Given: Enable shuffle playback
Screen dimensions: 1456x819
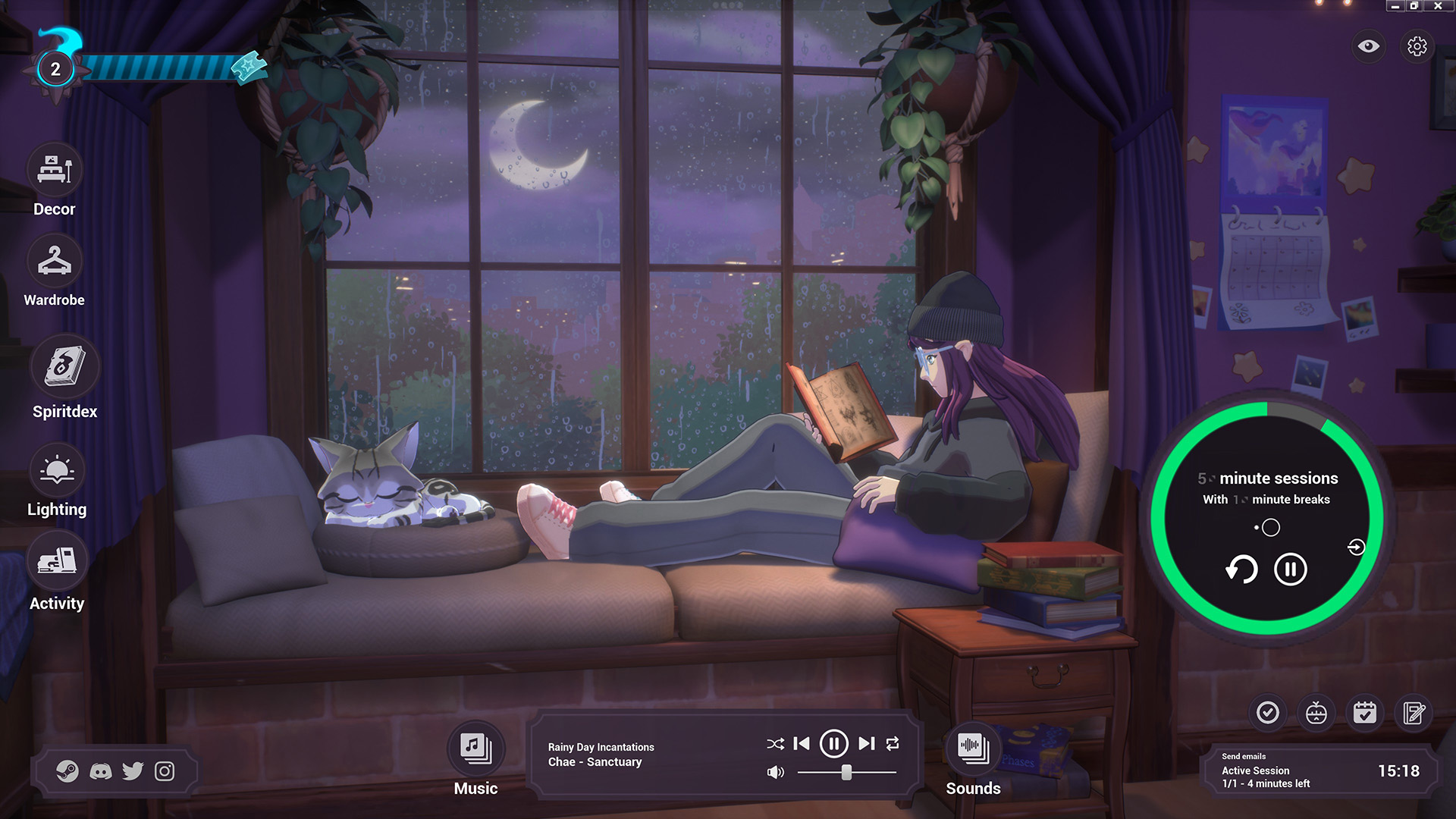Looking at the screenshot, I should click(774, 745).
